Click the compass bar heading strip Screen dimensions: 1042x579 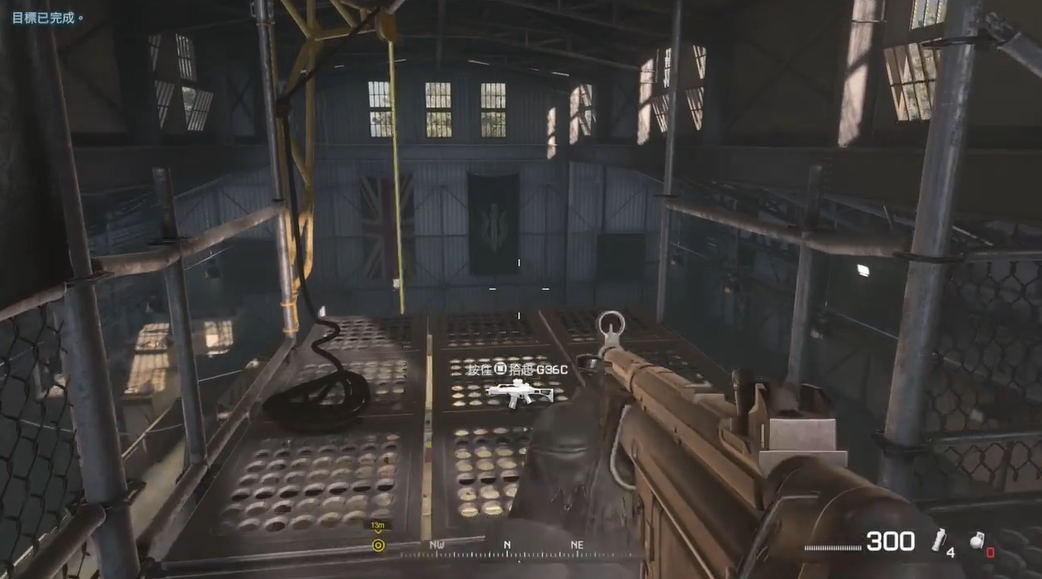point(506,549)
